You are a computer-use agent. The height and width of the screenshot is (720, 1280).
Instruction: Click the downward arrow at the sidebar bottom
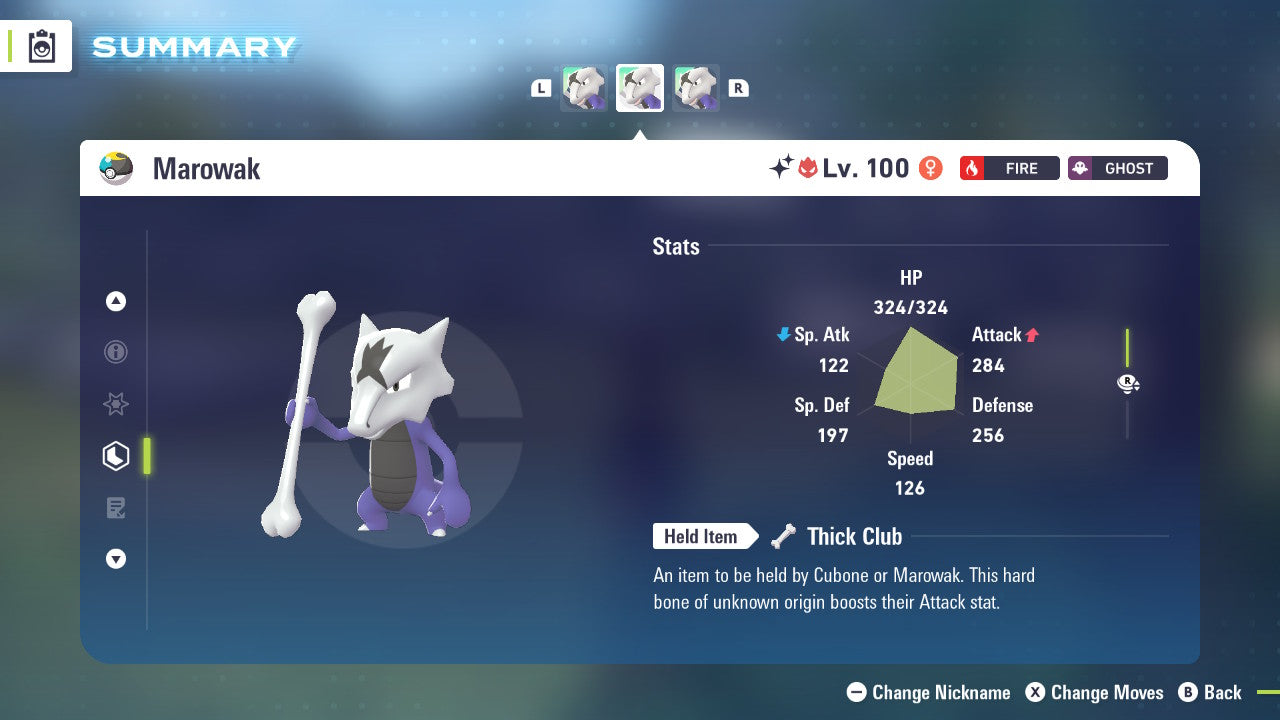[x=115, y=560]
